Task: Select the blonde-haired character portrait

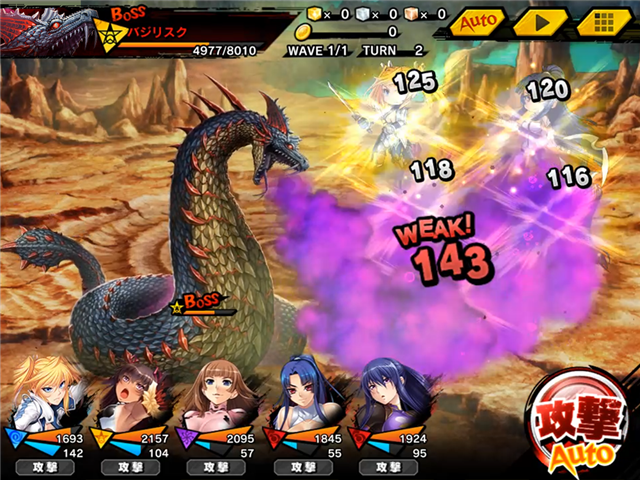Action: coord(43,390)
